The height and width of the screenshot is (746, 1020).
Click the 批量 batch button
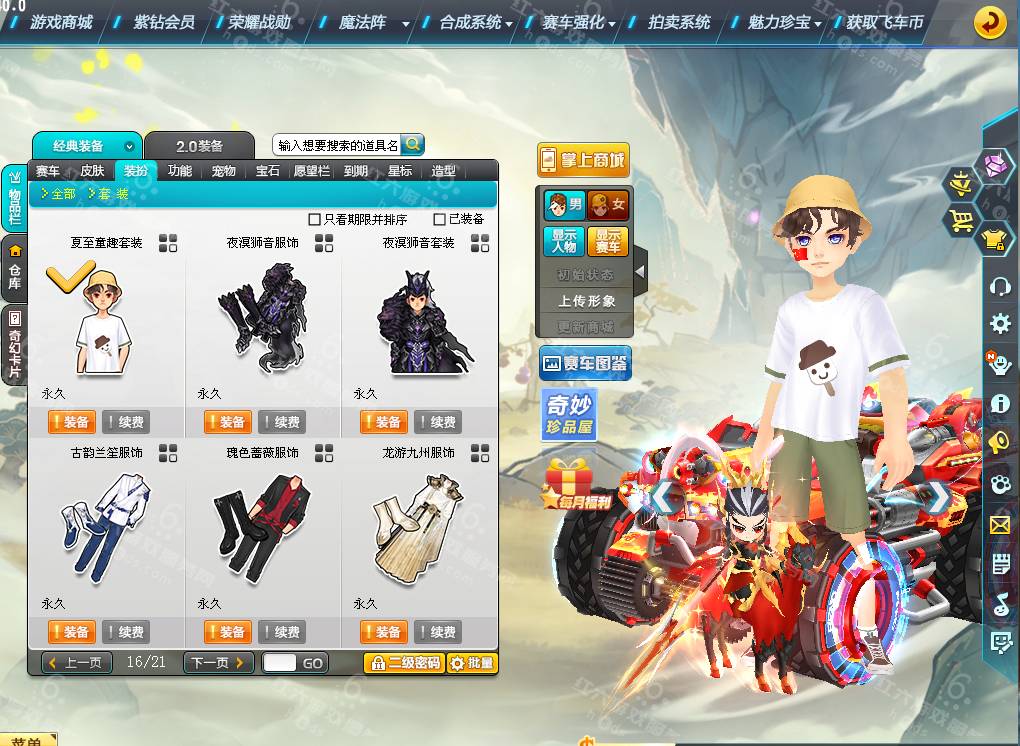click(471, 662)
